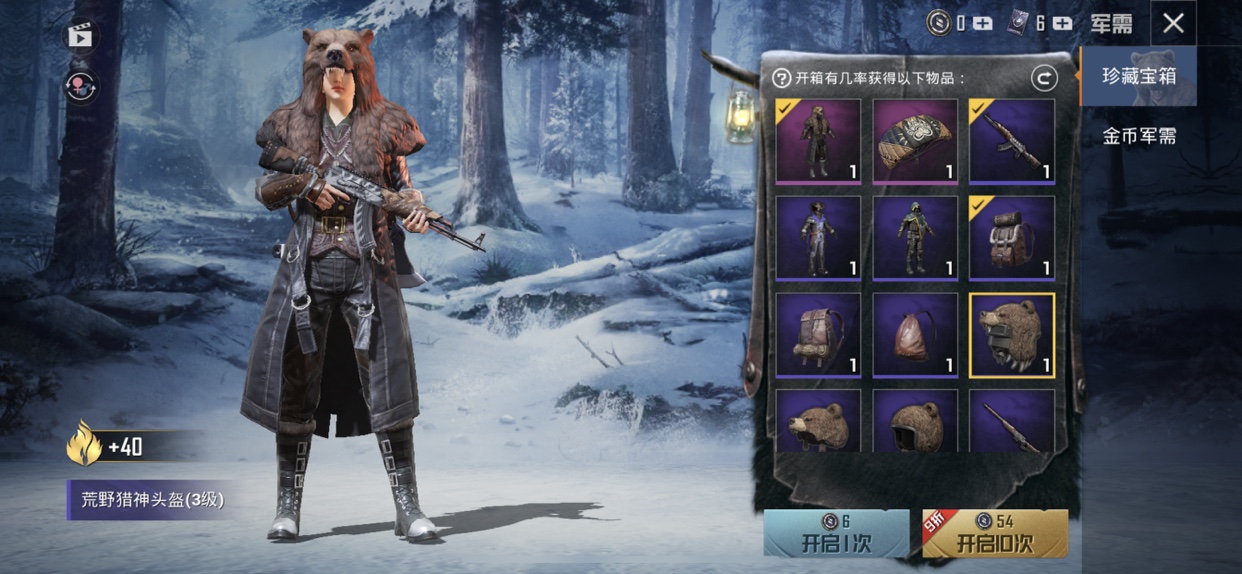Open ten crates with 开启10次
This screenshot has height=574, width=1242.
tap(994, 534)
